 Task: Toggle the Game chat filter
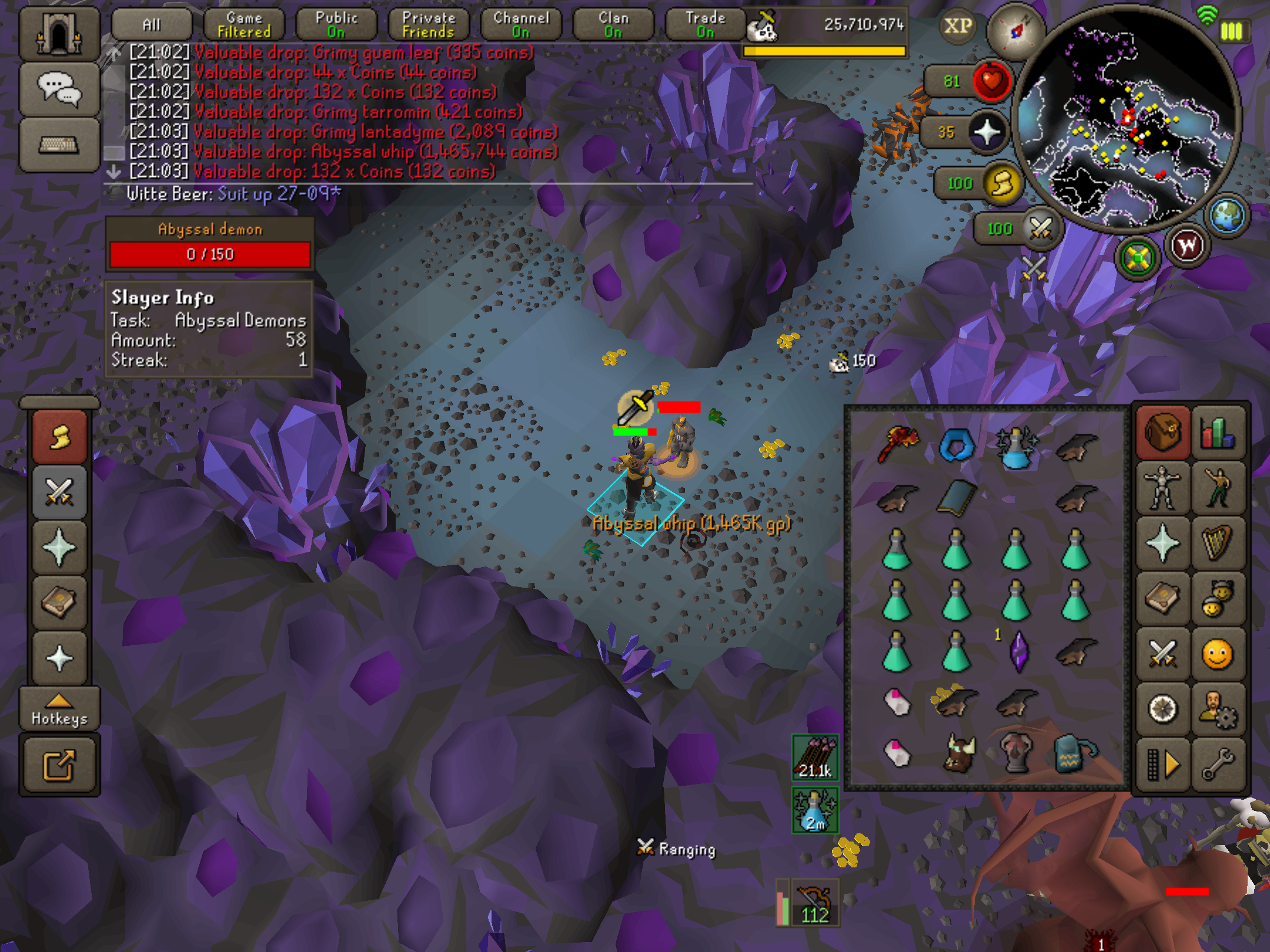point(244,25)
